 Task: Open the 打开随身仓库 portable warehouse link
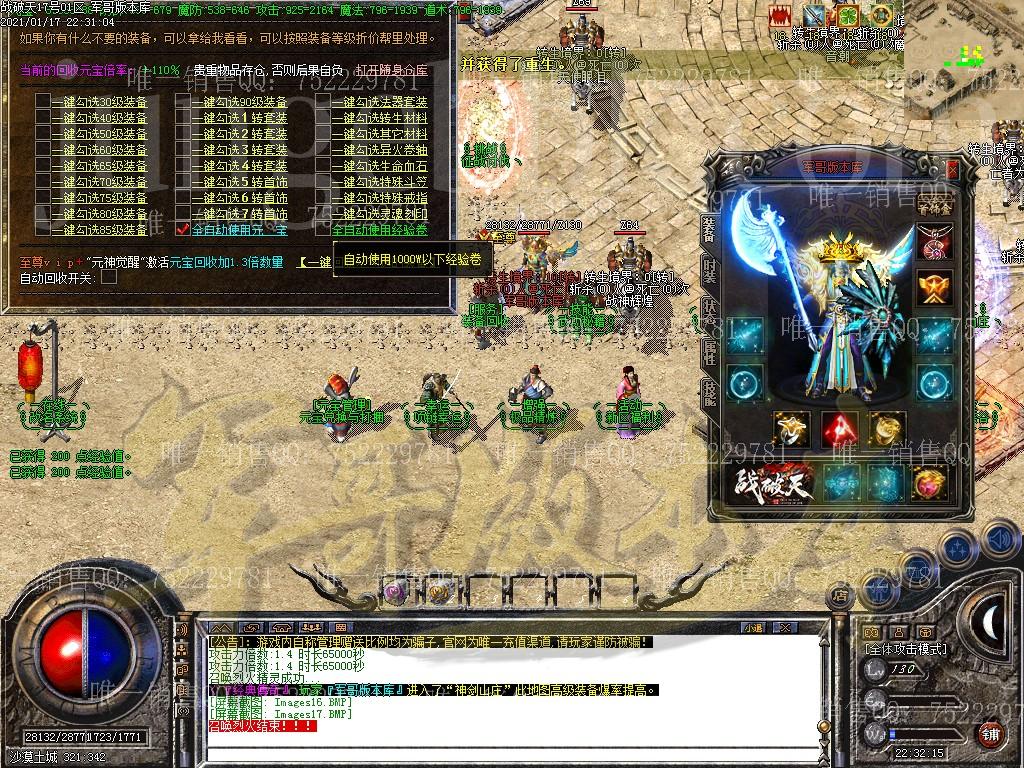coord(391,71)
